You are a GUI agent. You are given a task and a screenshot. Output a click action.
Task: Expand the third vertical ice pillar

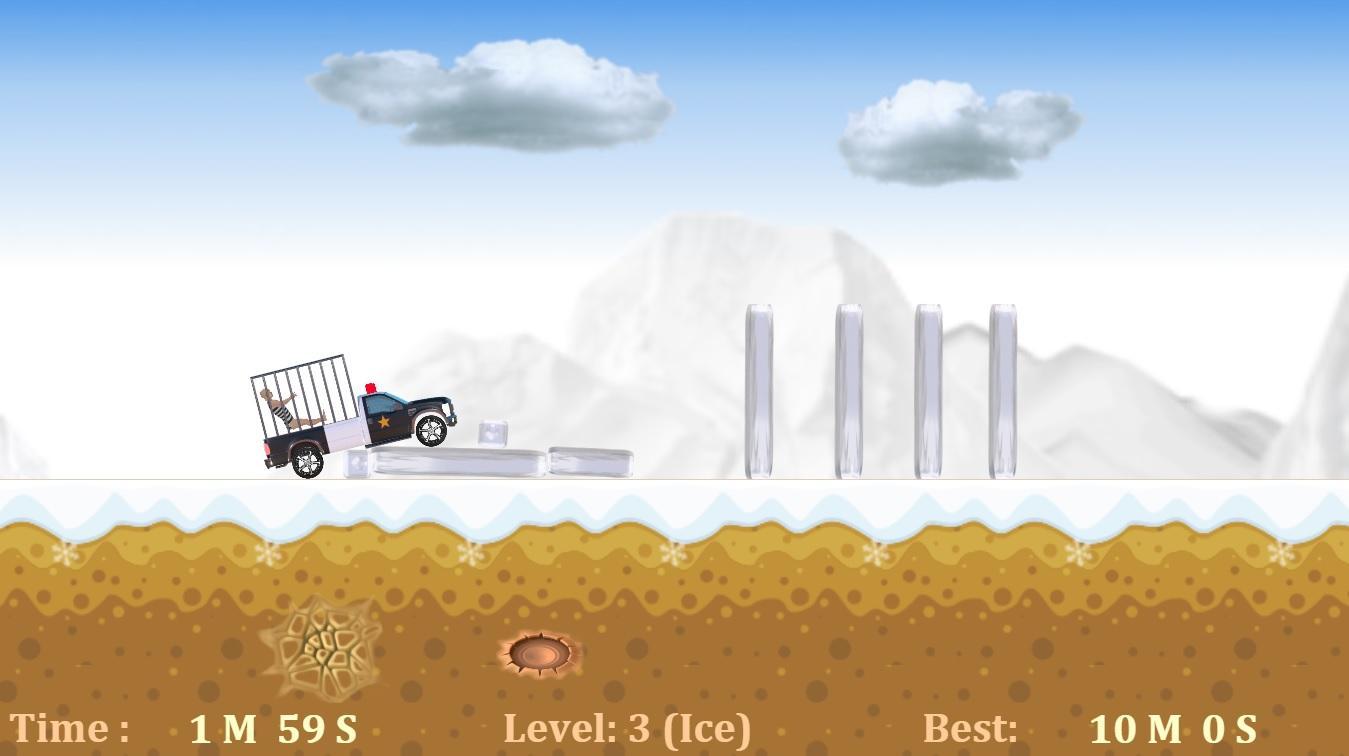click(x=927, y=390)
